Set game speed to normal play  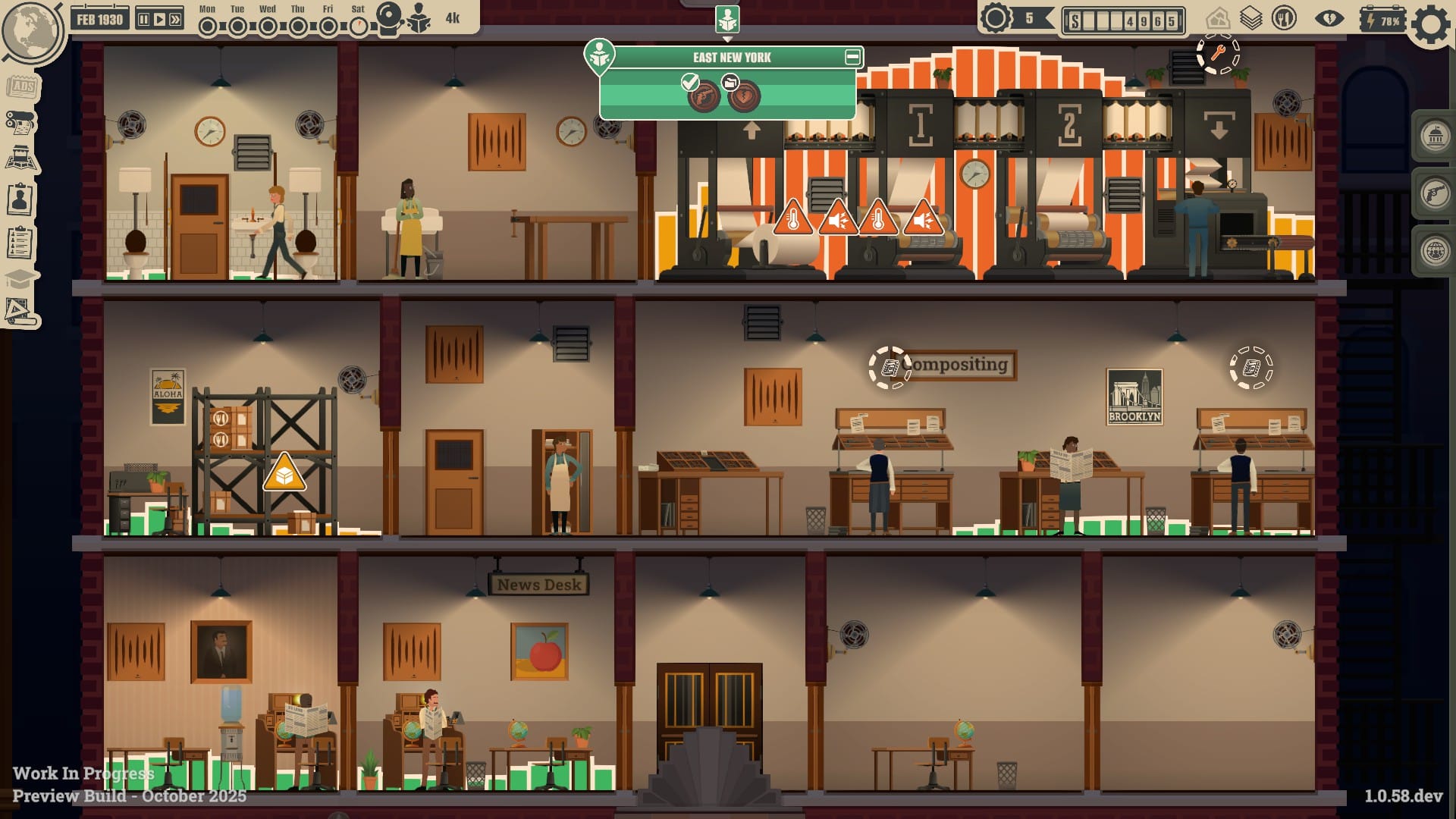pyautogui.click(x=159, y=19)
